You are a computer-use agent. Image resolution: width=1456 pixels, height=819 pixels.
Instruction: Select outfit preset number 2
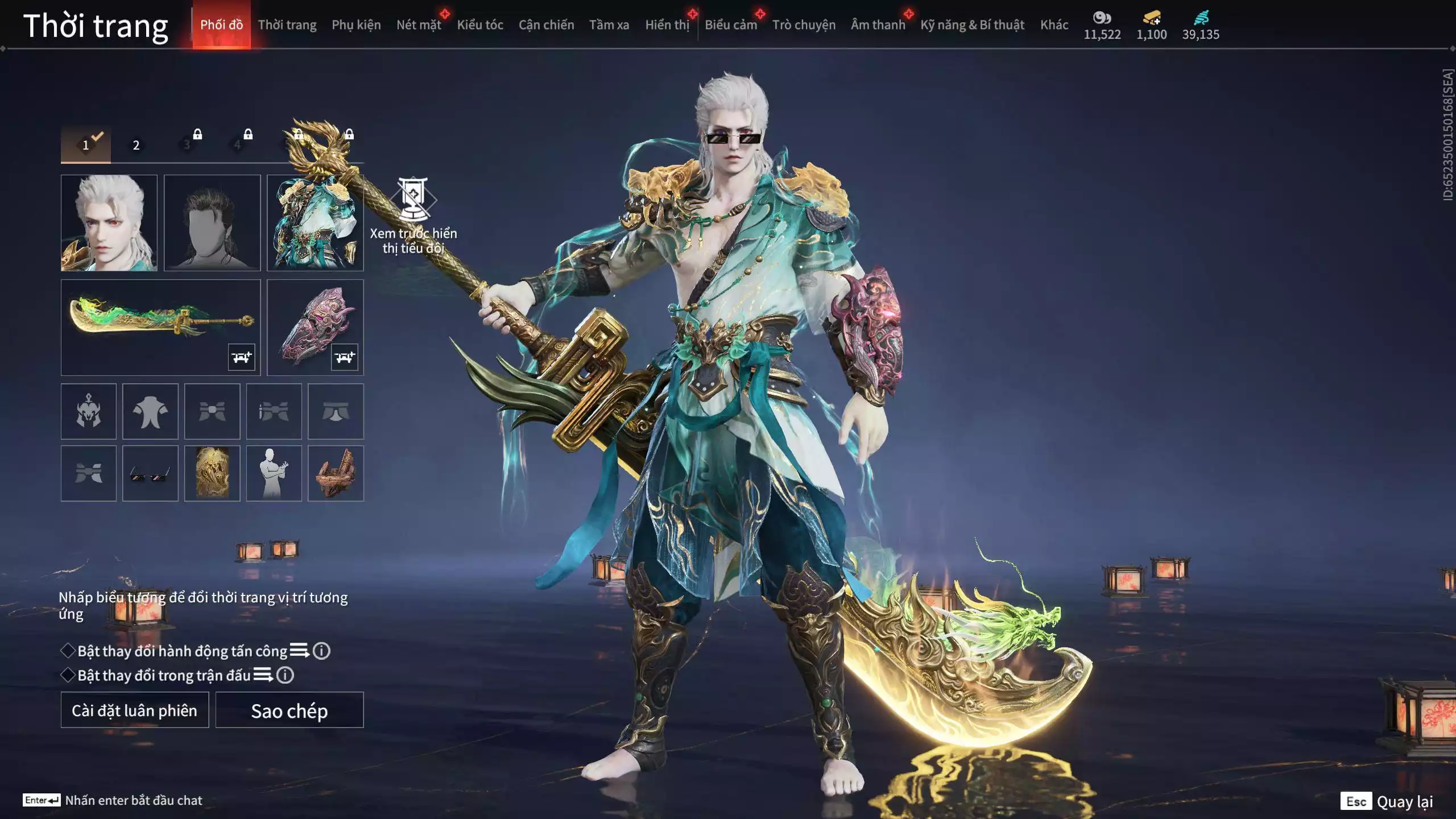click(136, 145)
